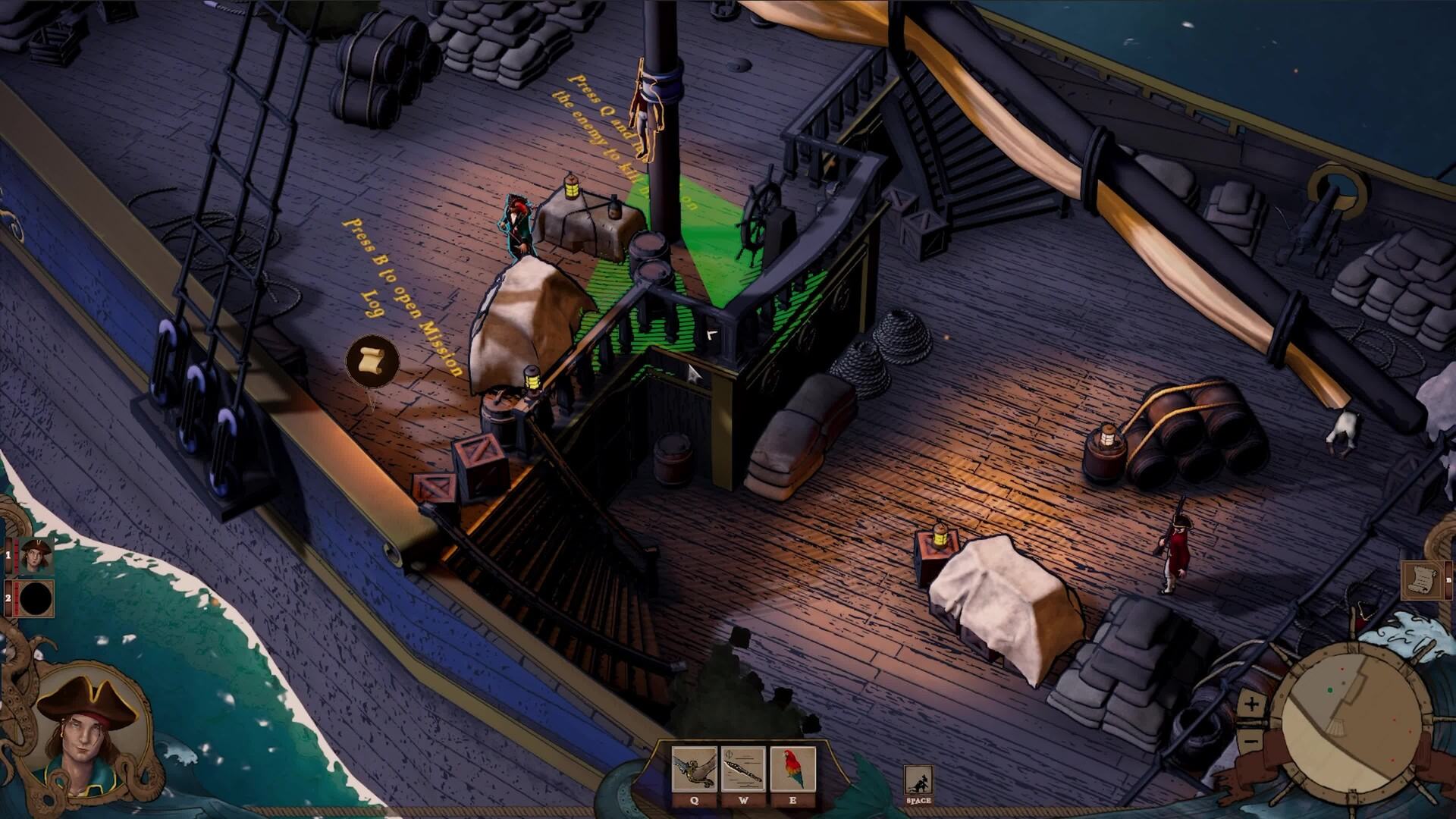The width and height of the screenshot is (1456, 819).
Task: Click the floating scroll mission marker
Action: click(x=372, y=361)
